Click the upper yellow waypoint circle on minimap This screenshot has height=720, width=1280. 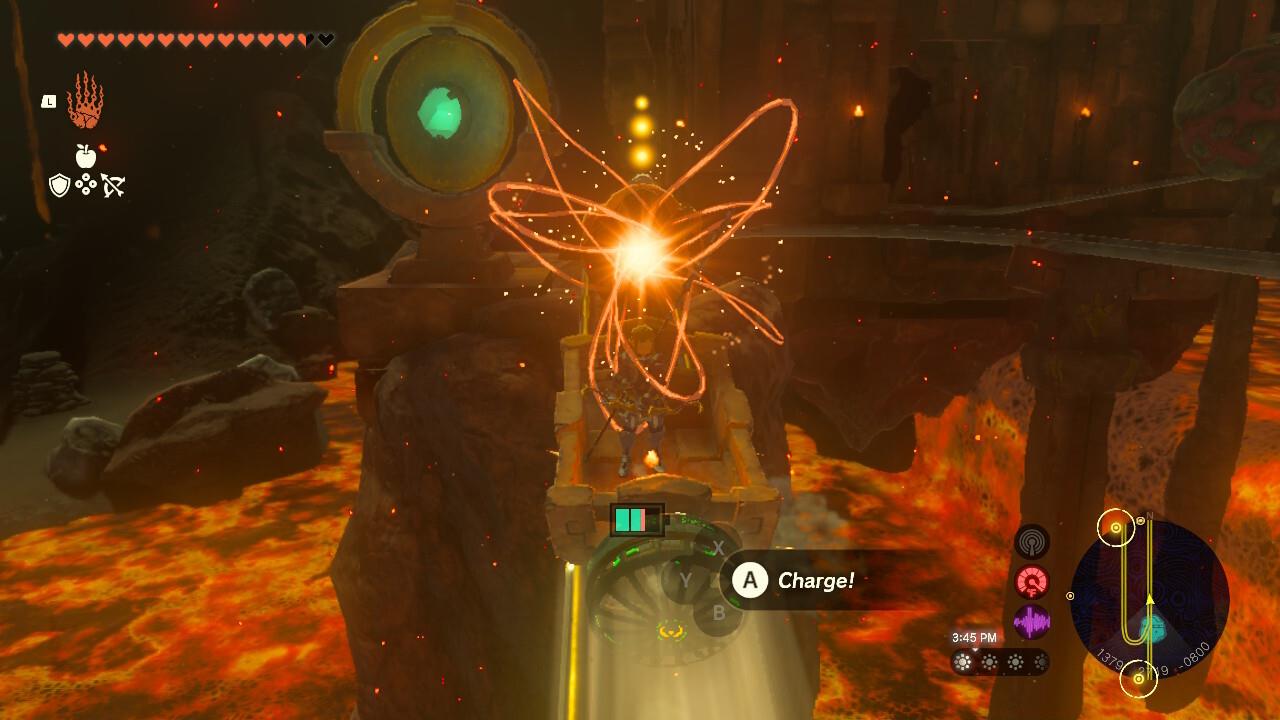pos(1115,527)
